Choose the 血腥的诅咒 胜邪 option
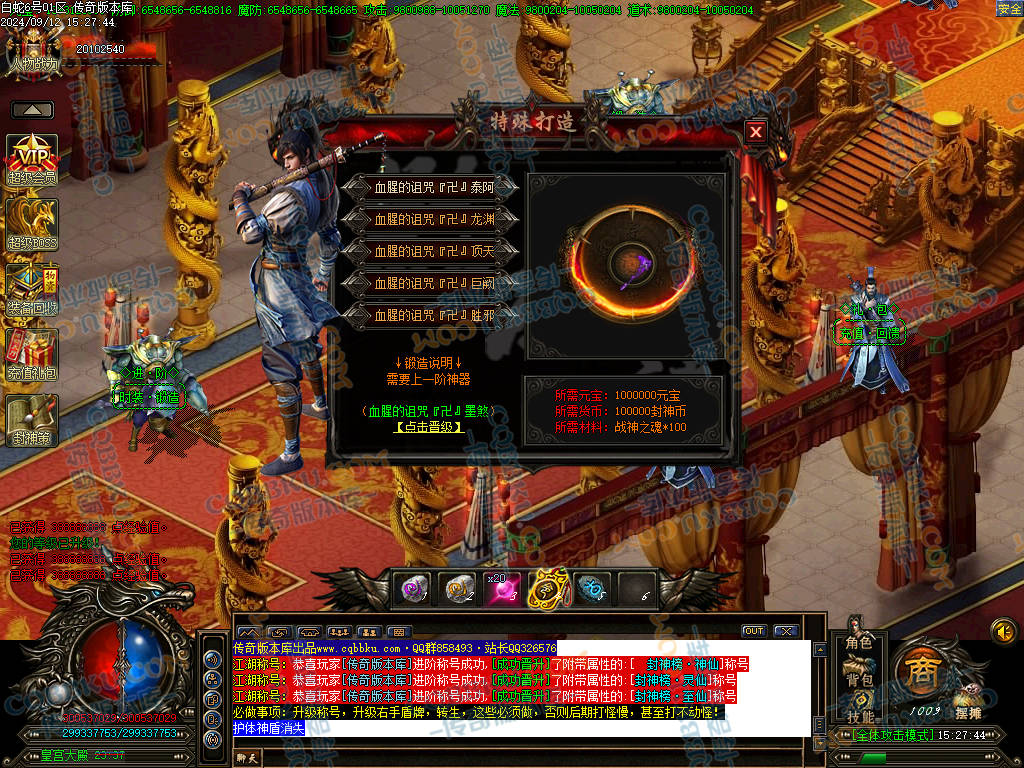 pos(431,315)
